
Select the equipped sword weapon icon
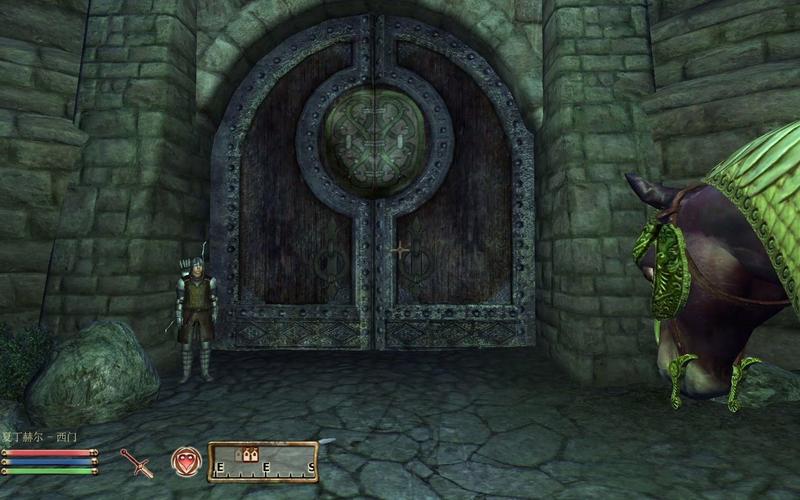[x=137, y=463]
